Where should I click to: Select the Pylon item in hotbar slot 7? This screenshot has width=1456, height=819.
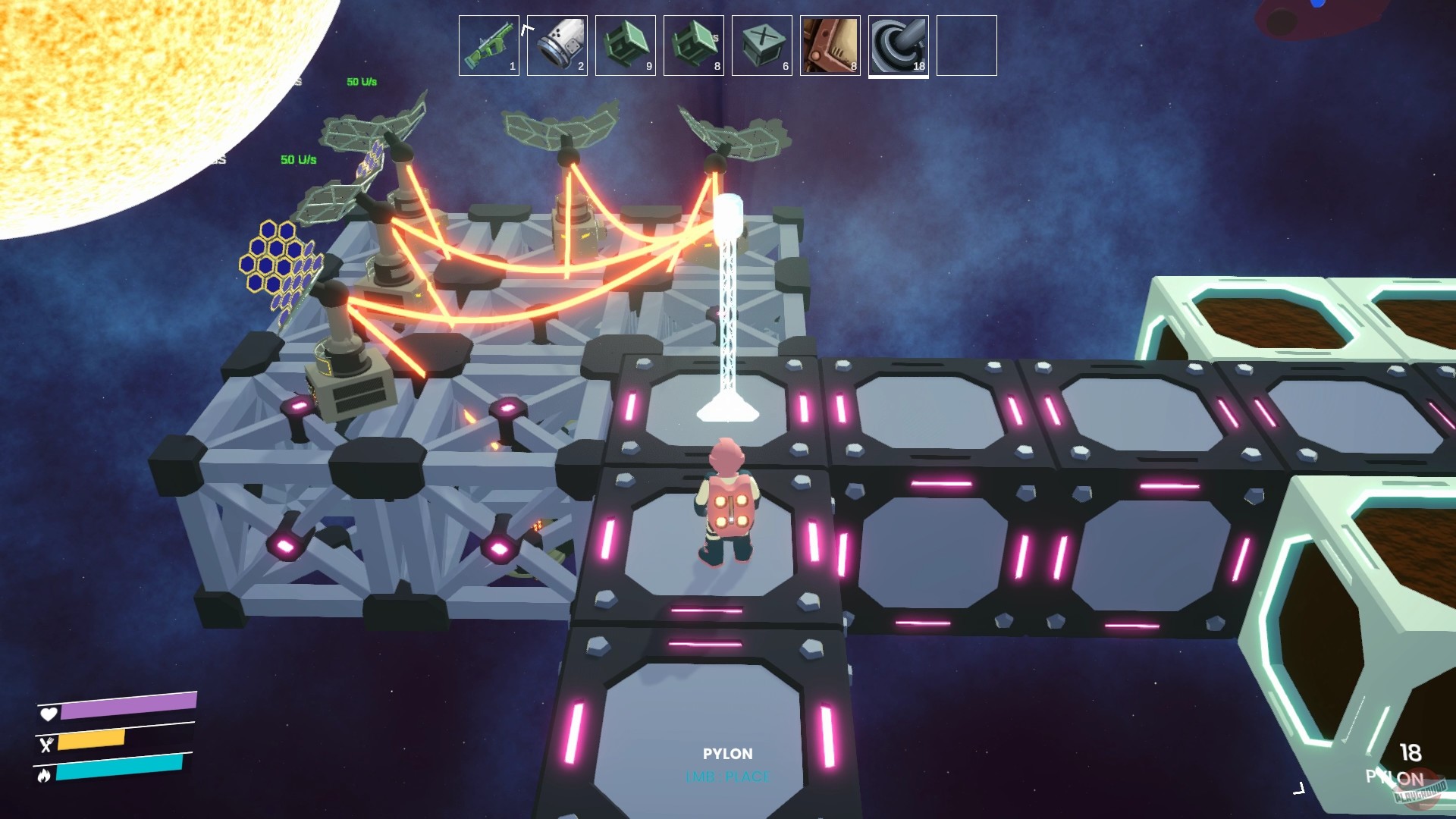pyautogui.click(x=898, y=45)
